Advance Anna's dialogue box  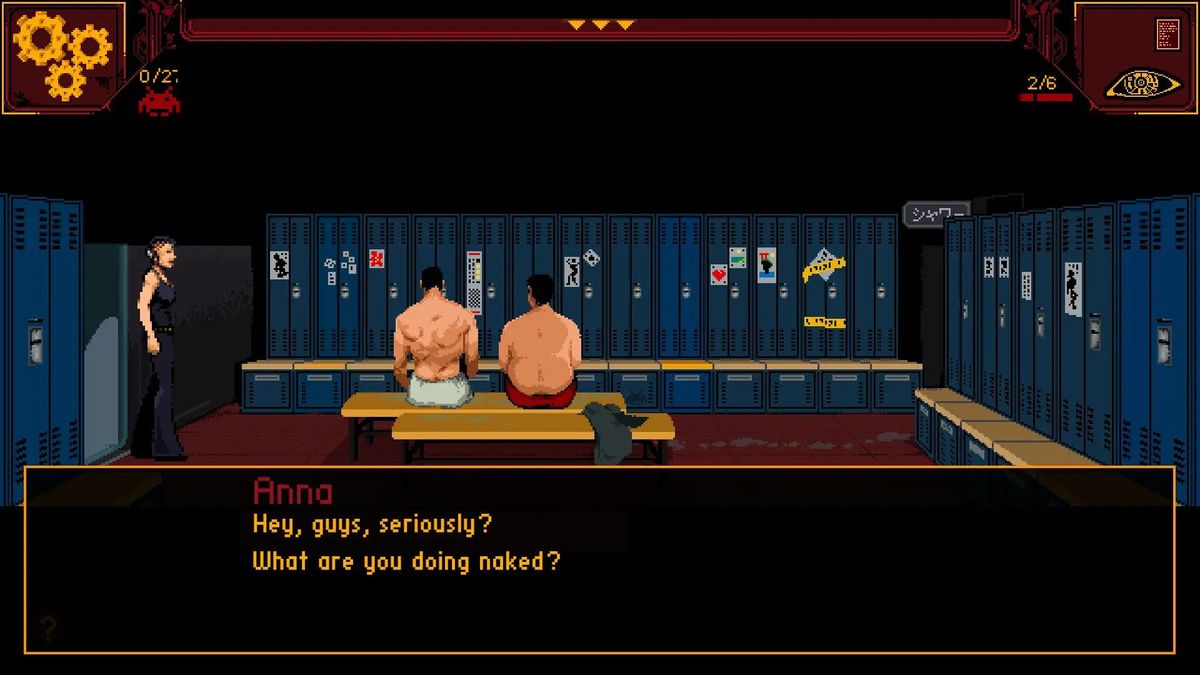point(600,560)
